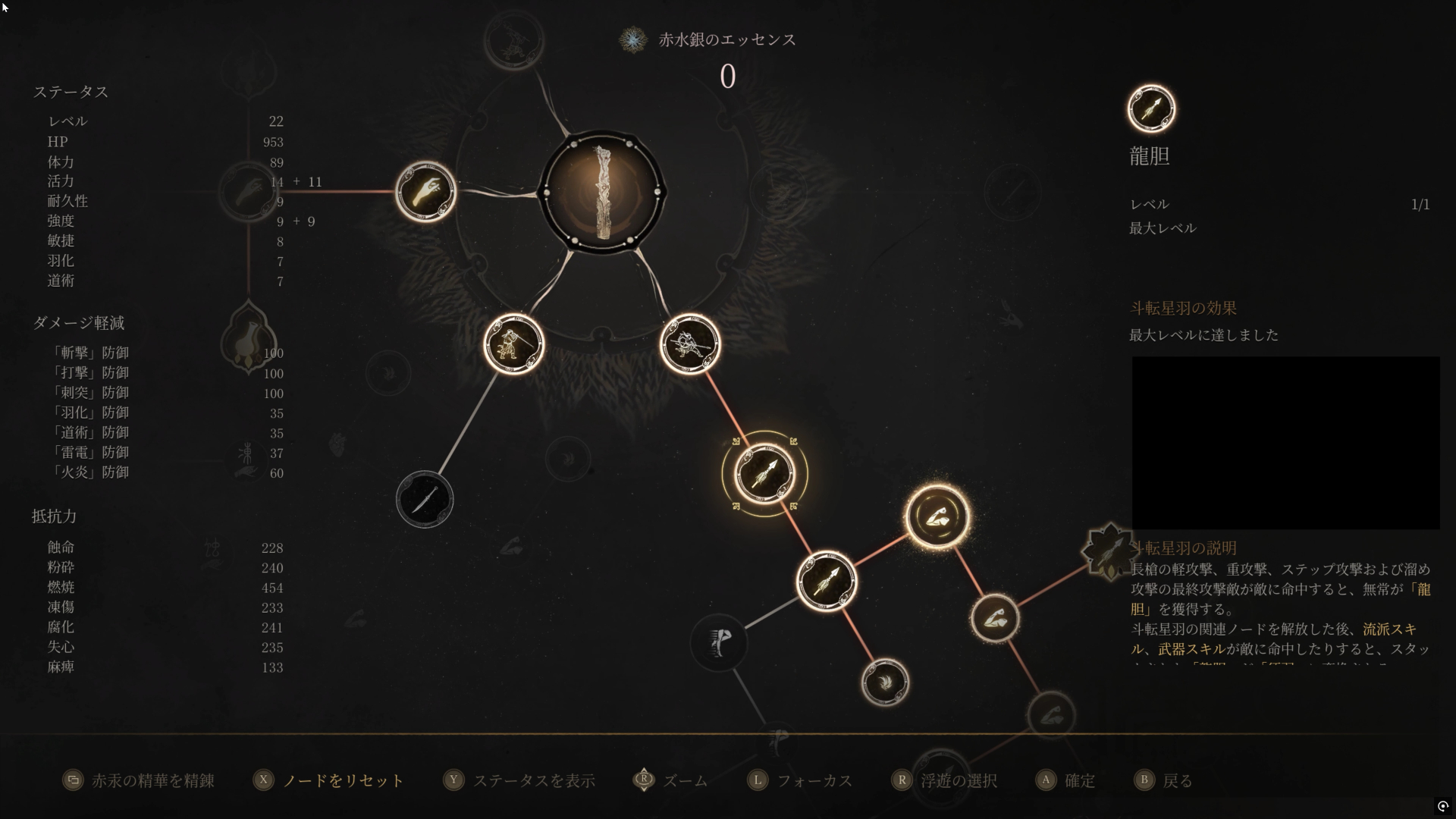Select the dark locked blade node
The image size is (1456, 819).
425,499
